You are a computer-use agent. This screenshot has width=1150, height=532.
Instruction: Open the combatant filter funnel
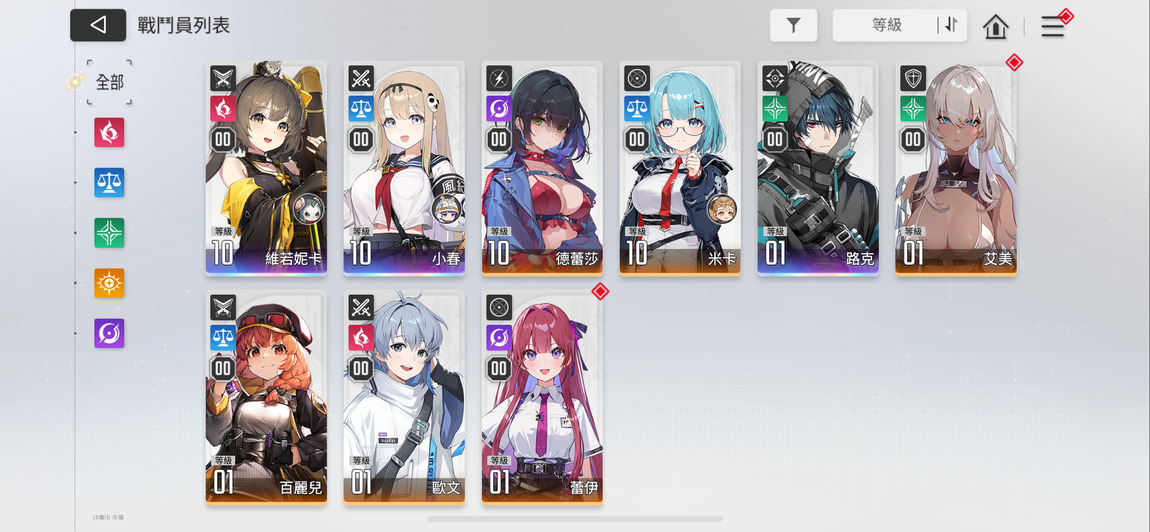[x=793, y=26]
